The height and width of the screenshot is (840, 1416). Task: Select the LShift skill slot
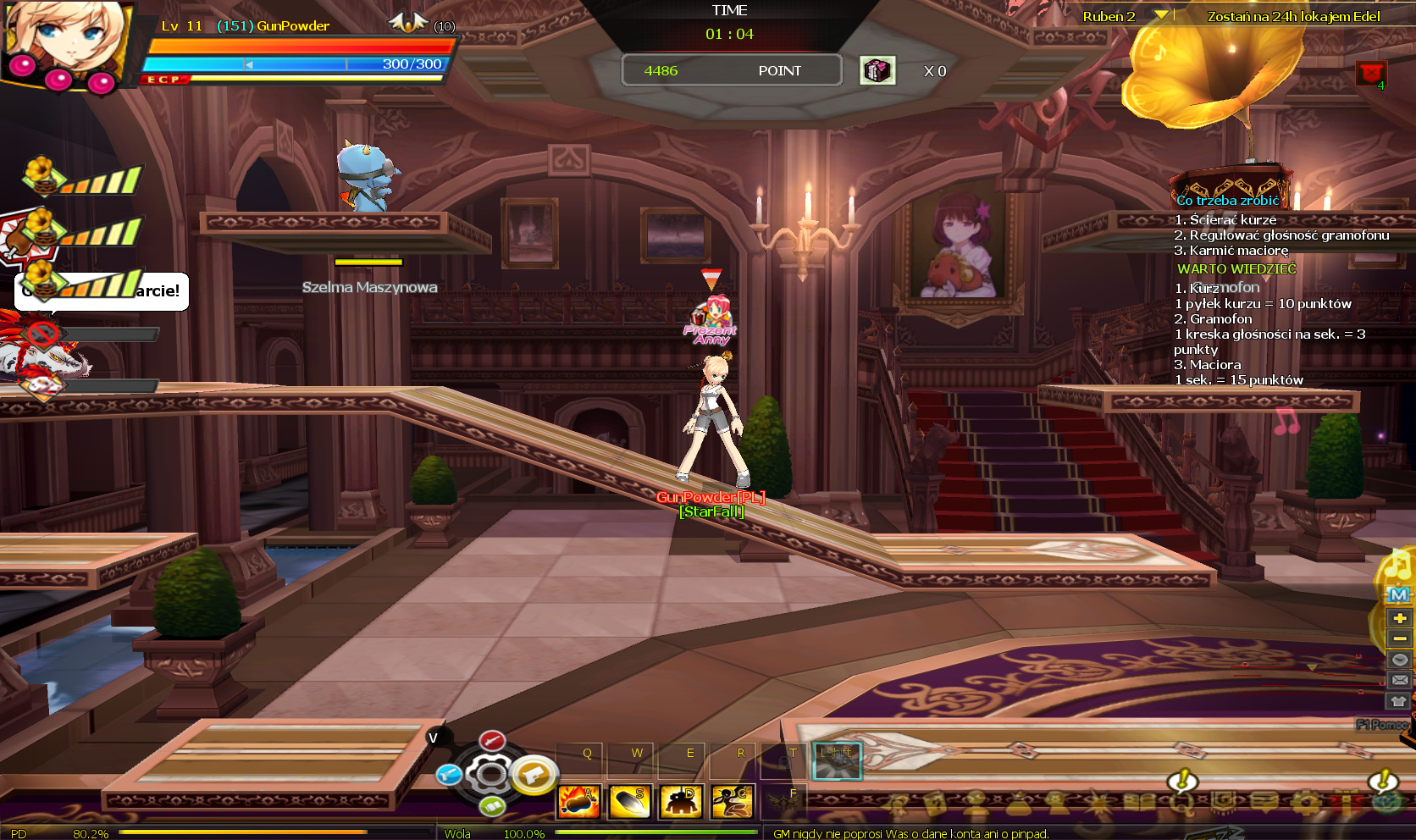[x=837, y=761]
